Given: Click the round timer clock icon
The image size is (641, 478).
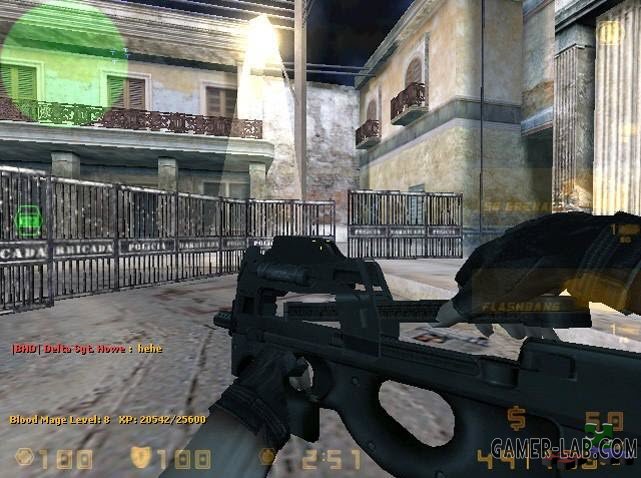Looking at the screenshot, I should click(267, 459).
